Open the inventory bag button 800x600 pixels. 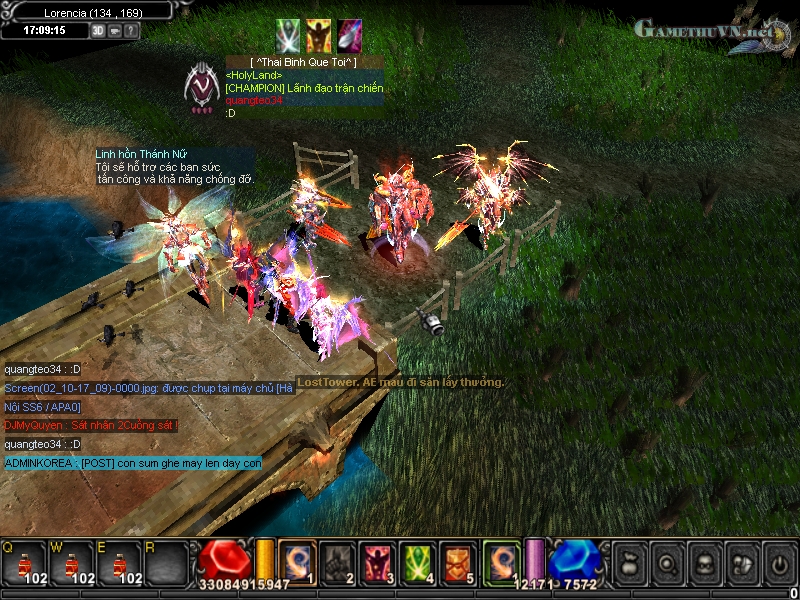point(629,563)
